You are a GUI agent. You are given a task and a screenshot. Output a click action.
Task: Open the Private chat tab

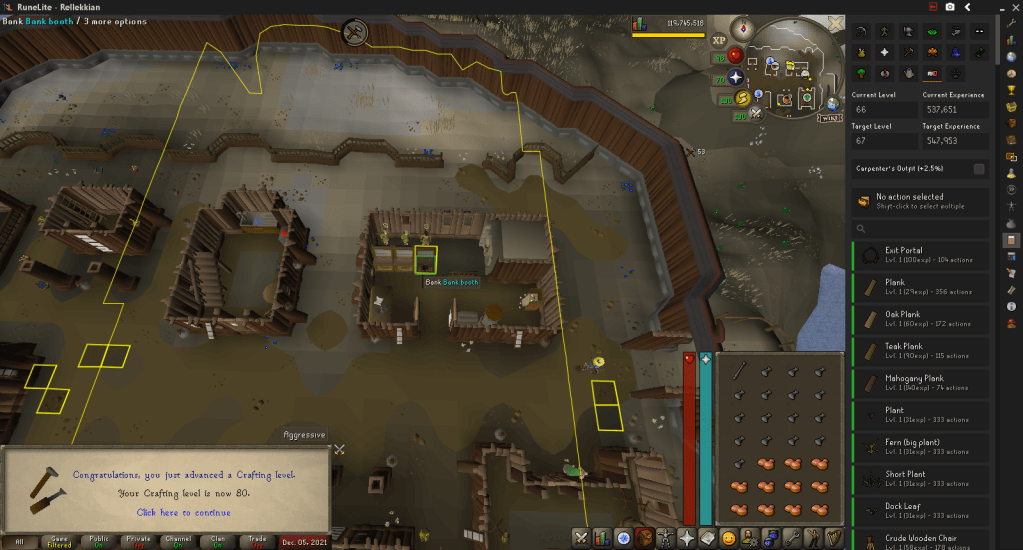tap(139, 541)
